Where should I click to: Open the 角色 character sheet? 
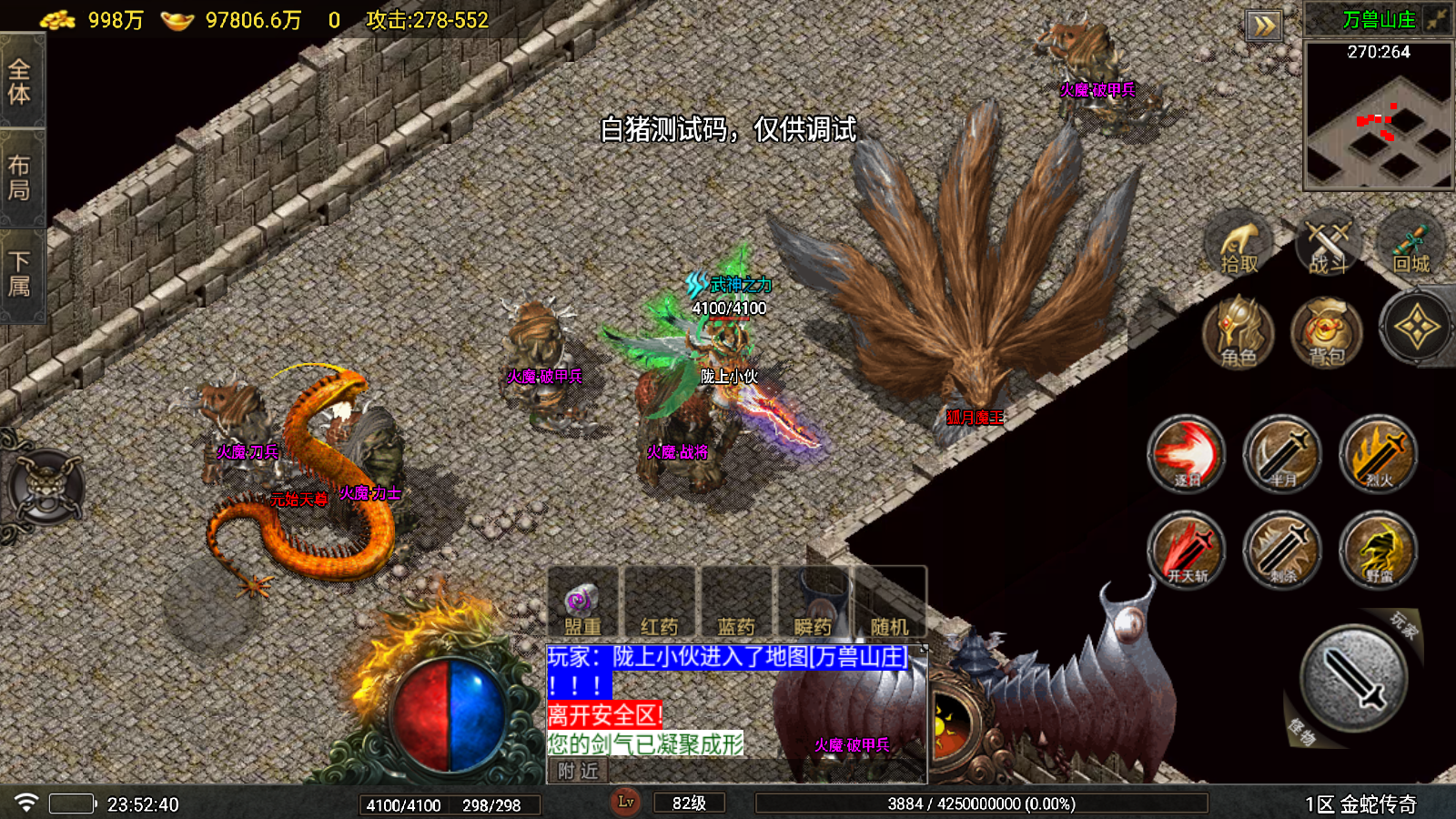pyautogui.click(x=1239, y=332)
